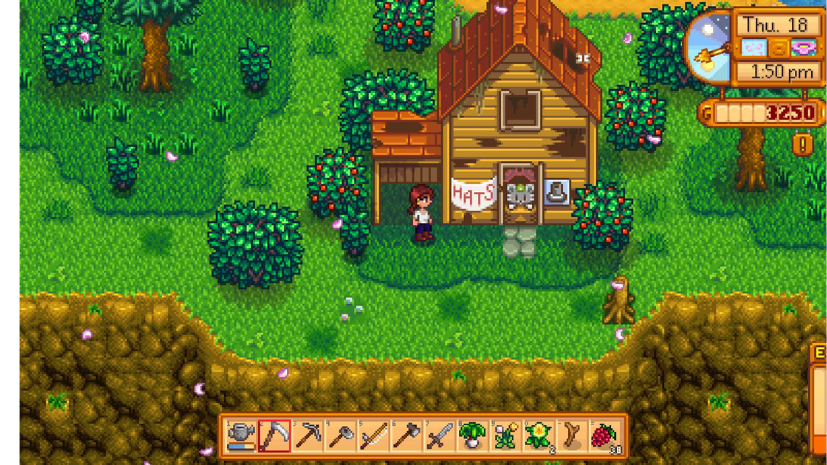
Task: Choose the yellow flower stack of 2
Action: (538, 435)
